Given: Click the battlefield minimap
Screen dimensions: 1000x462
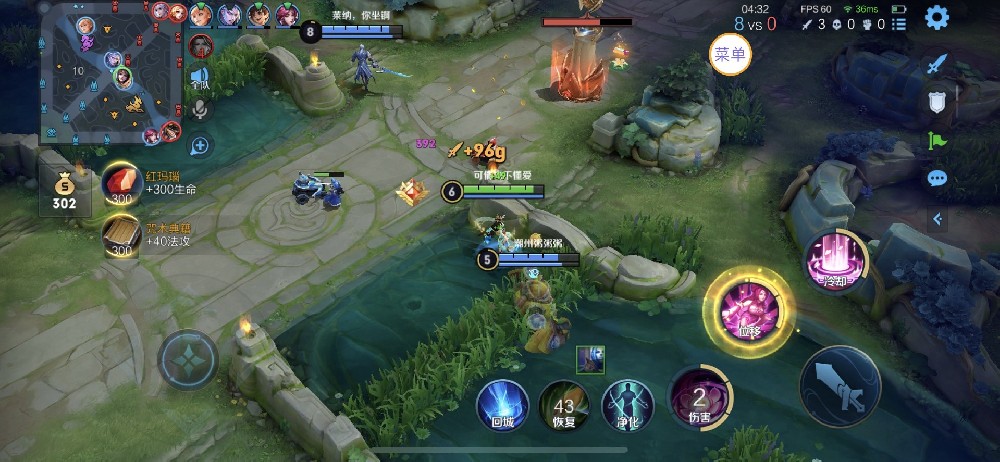Looking at the screenshot, I should [x=111, y=73].
